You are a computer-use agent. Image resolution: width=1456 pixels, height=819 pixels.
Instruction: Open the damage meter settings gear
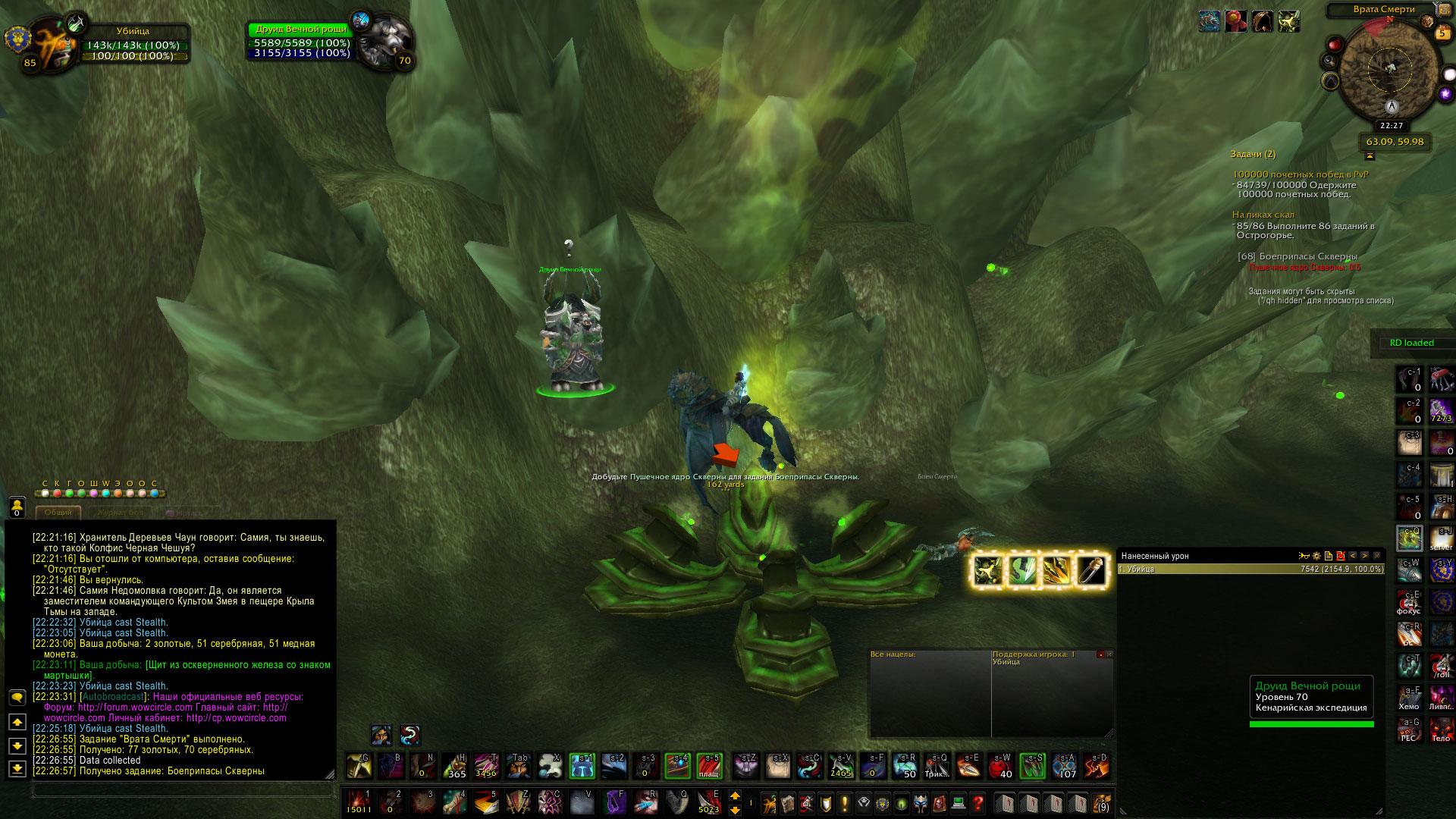[1316, 556]
